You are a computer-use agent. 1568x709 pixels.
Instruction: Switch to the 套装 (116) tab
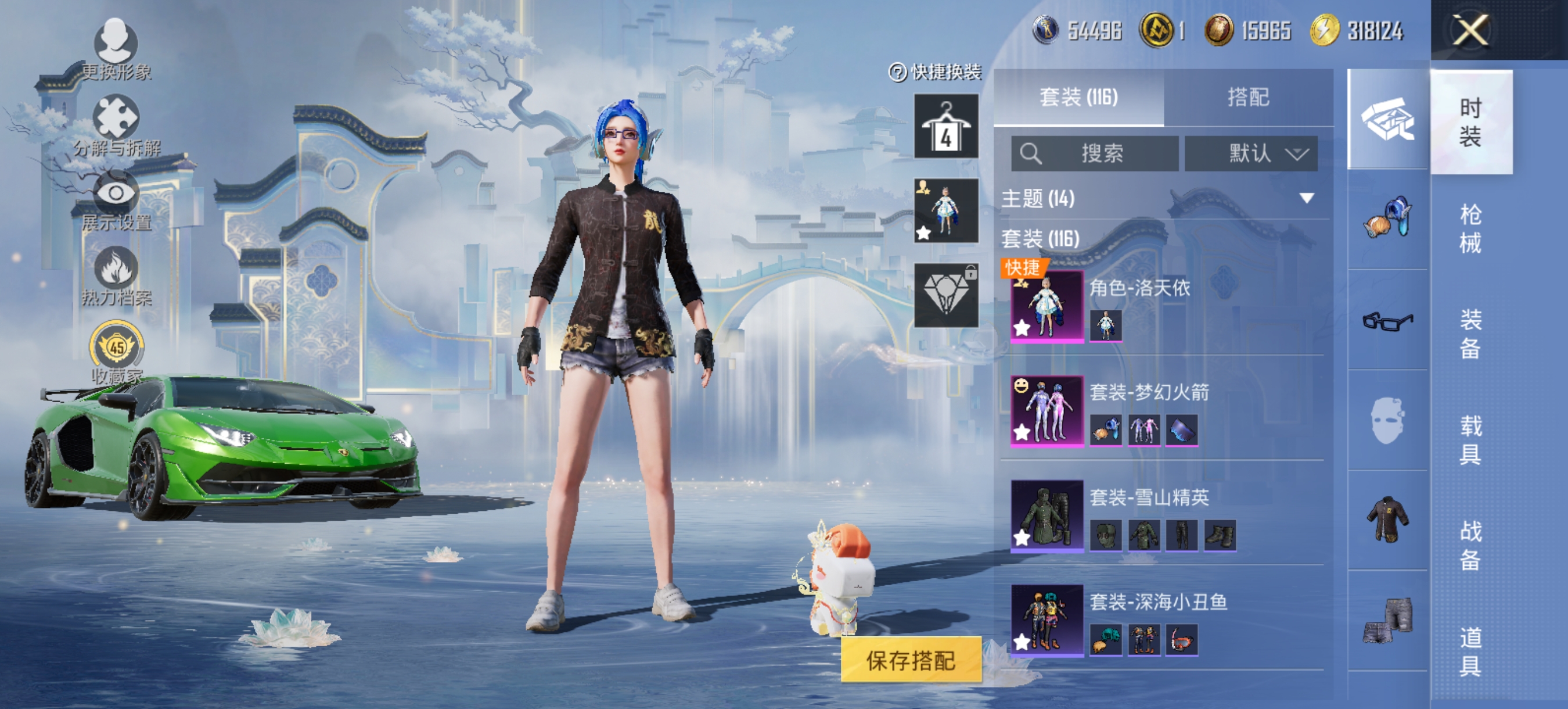pos(1078,98)
